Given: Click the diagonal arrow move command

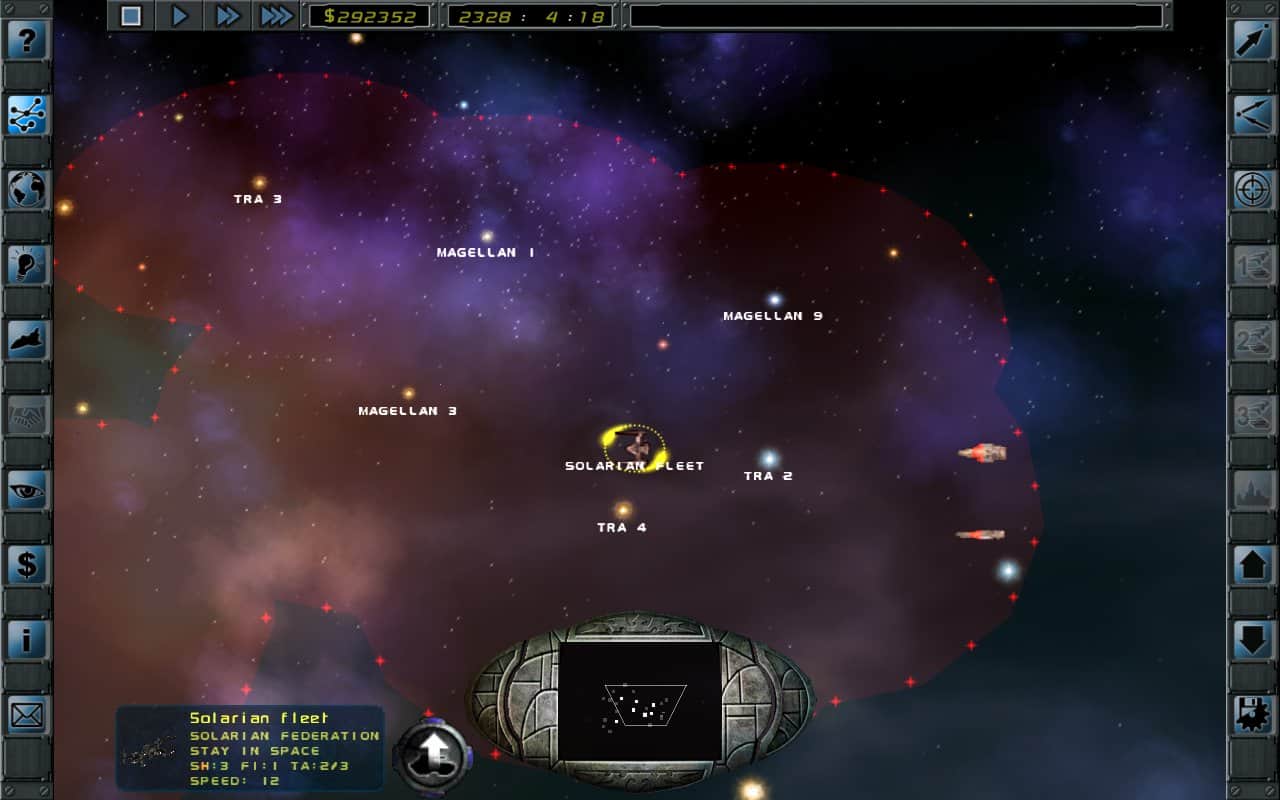Looking at the screenshot, I should click(1253, 40).
